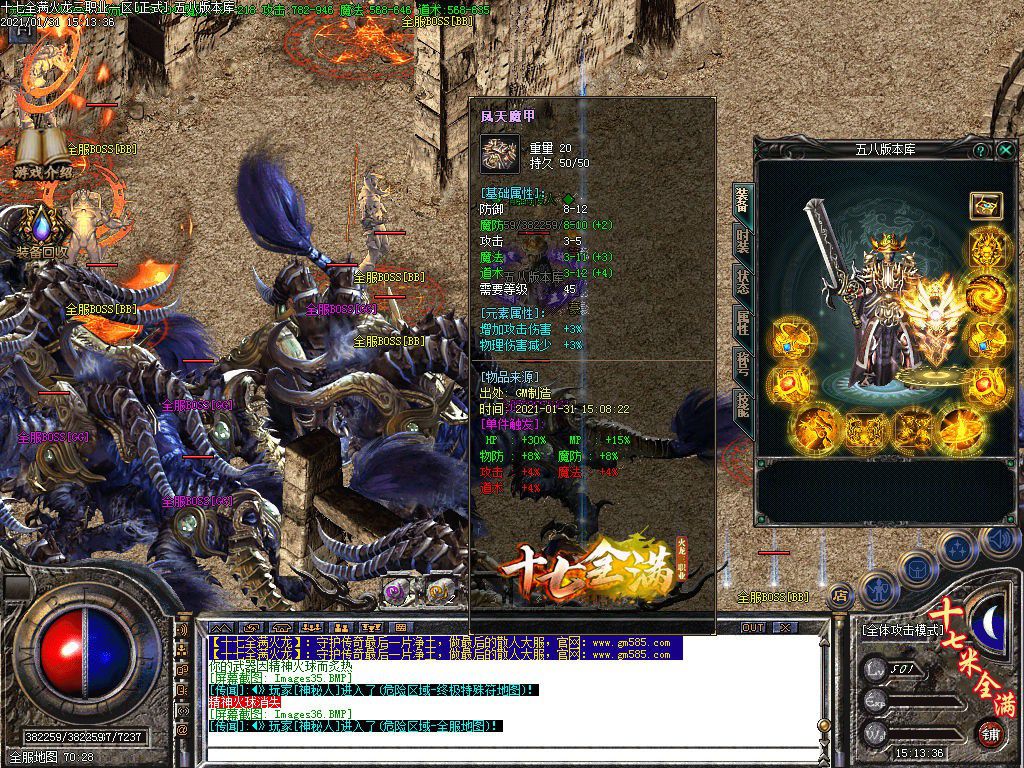1024x768 pixels.
Task: Open help for the equipment panel
Action: coord(982,150)
